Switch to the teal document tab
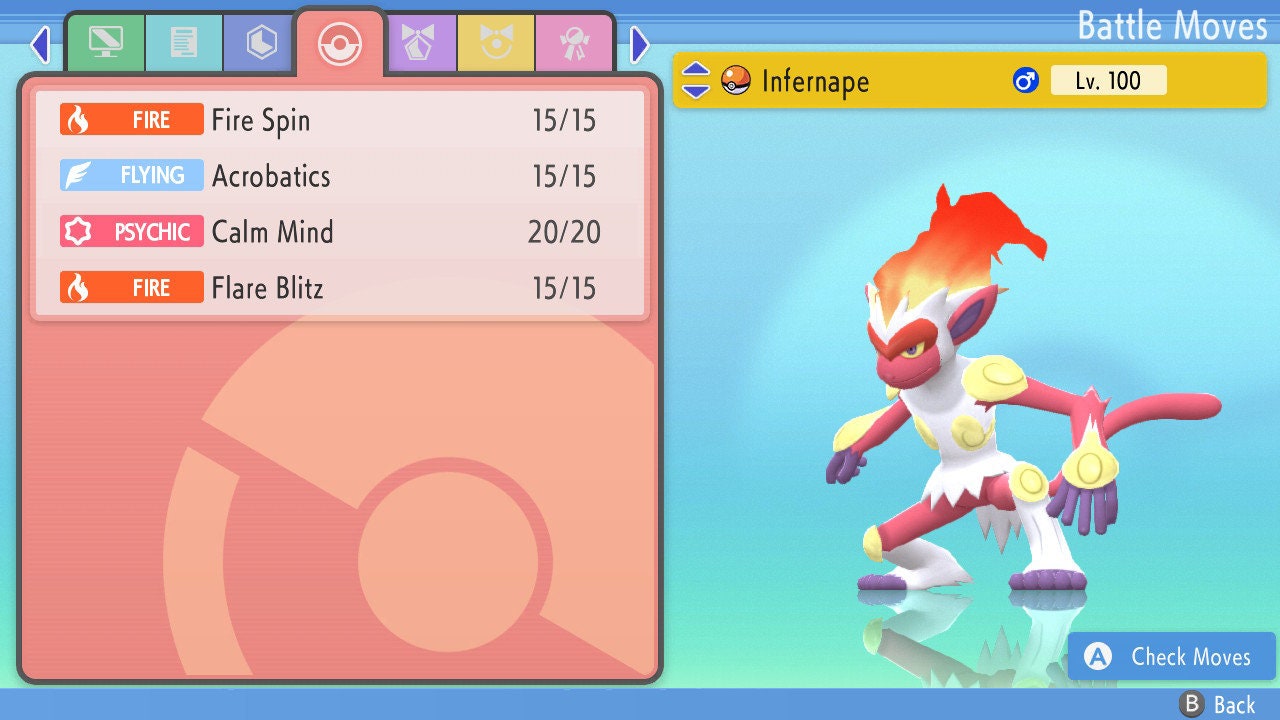The image size is (1280, 720). [183, 43]
